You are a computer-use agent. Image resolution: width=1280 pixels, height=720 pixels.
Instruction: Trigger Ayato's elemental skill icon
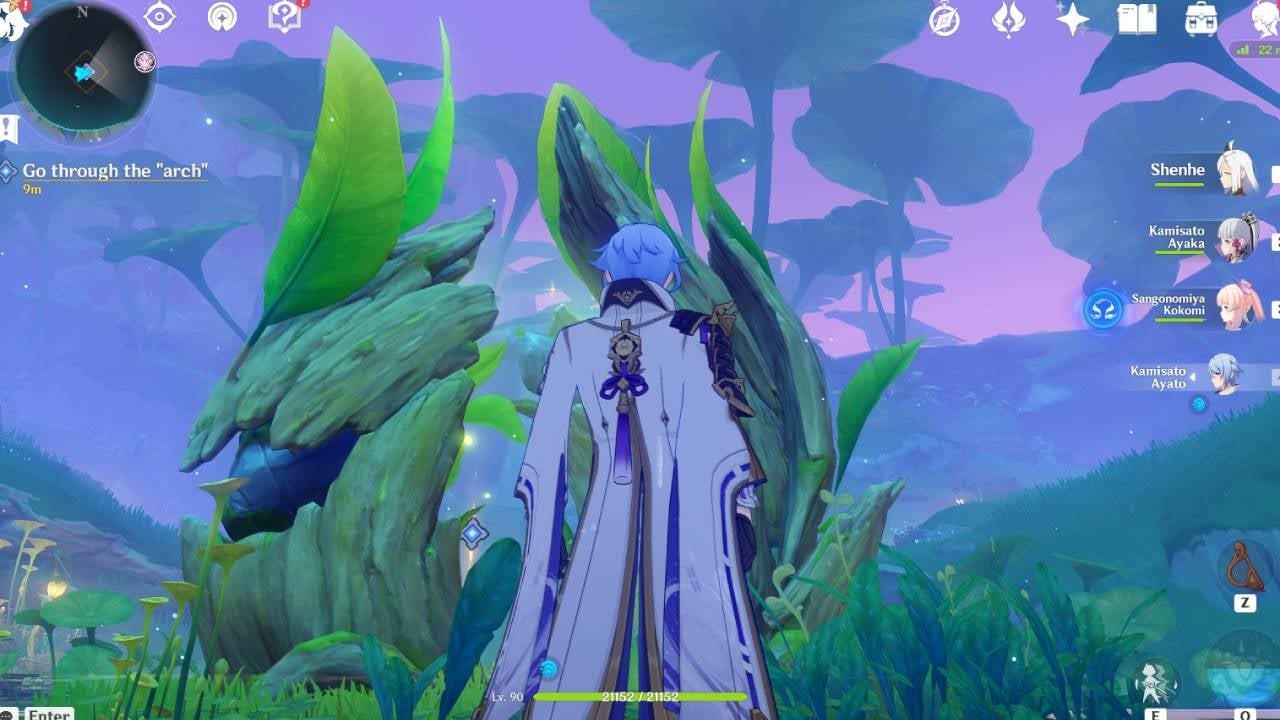1155,682
